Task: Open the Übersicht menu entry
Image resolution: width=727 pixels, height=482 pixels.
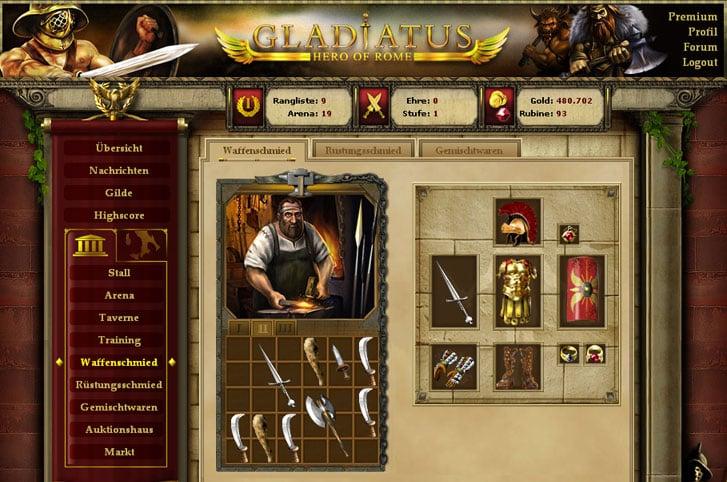Action: coord(119,148)
